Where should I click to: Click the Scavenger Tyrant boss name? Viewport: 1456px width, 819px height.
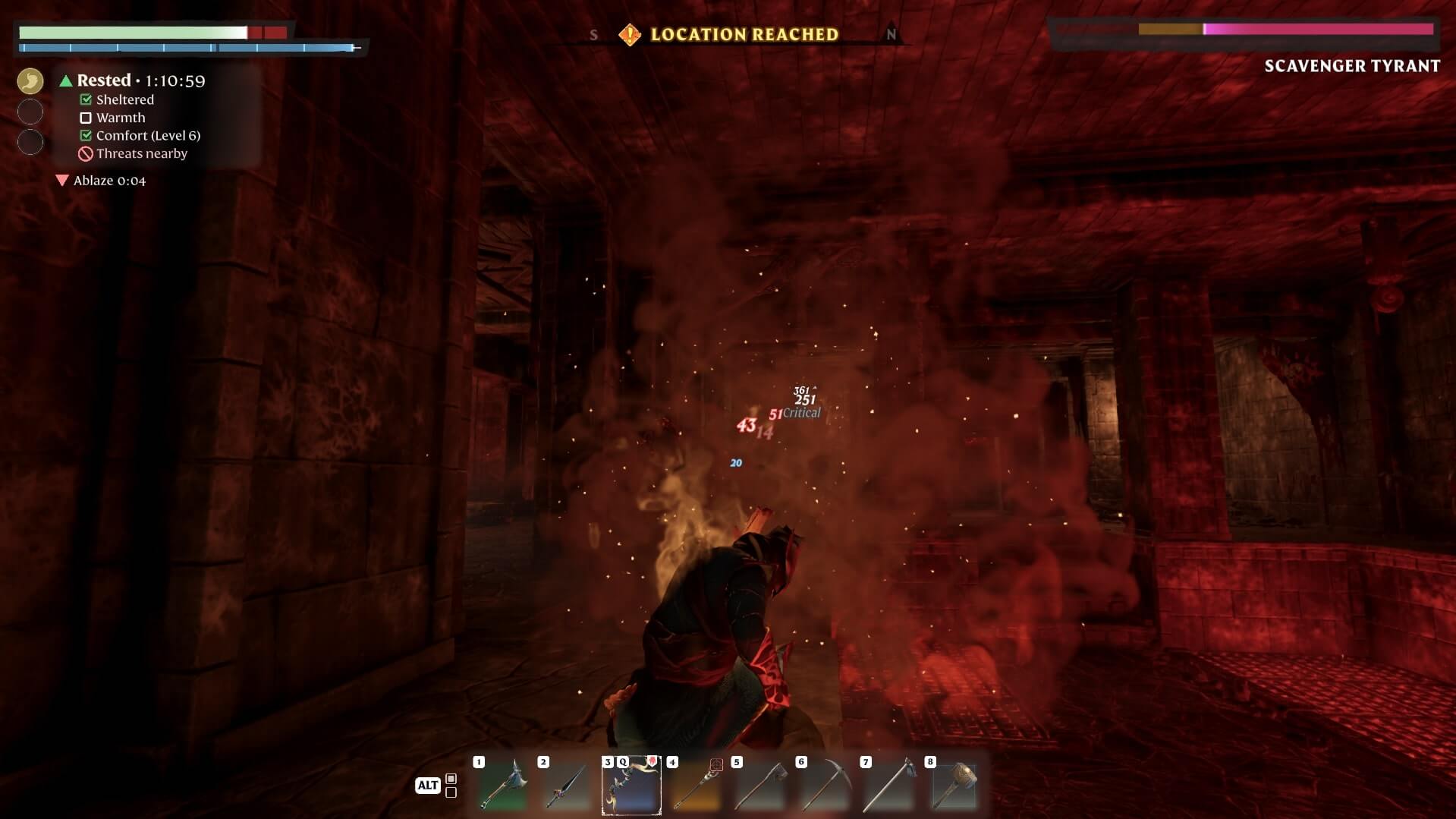pos(1352,66)
